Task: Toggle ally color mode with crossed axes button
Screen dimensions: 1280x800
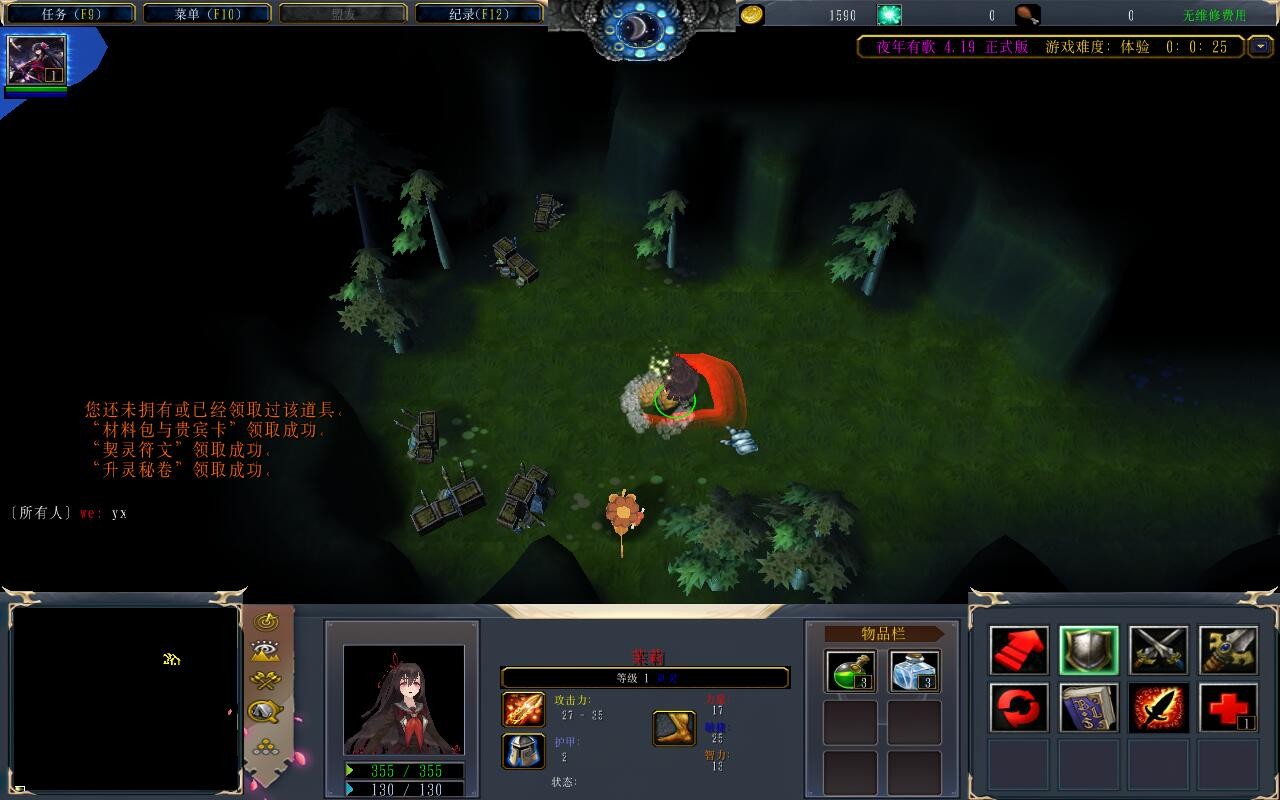Action: point(266,681)
